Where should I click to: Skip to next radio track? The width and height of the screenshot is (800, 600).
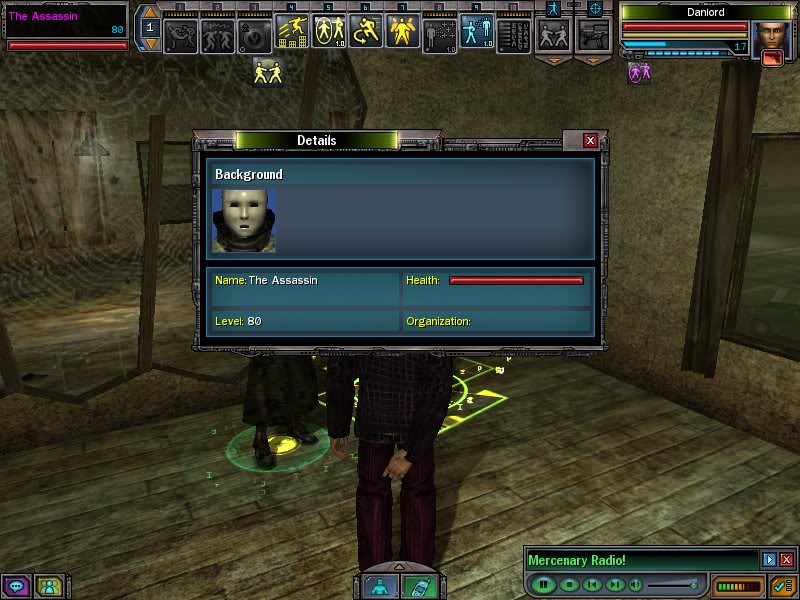pyautogui.click(x=615, y=584)
